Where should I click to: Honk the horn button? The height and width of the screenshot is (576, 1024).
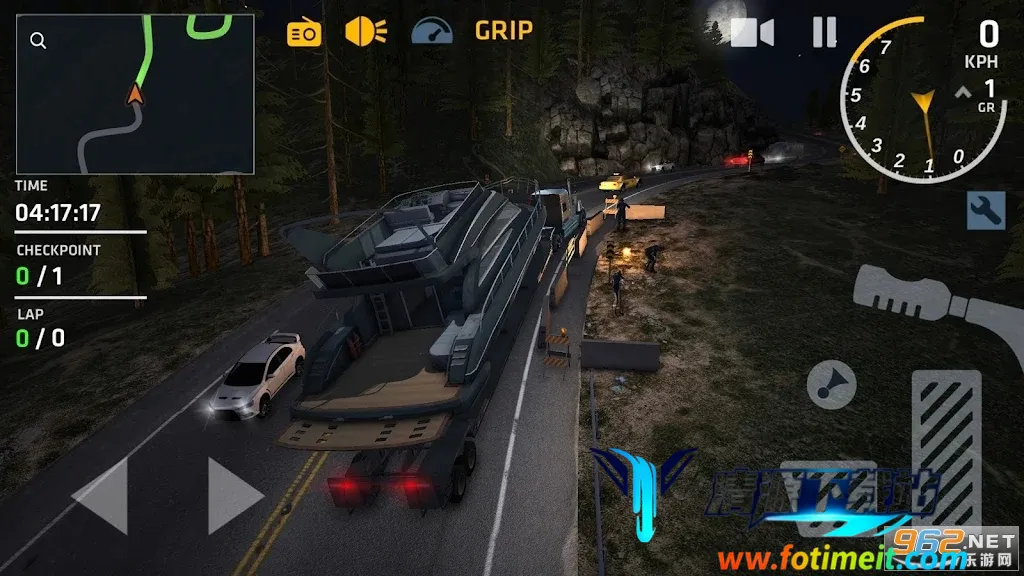point(831,383)
